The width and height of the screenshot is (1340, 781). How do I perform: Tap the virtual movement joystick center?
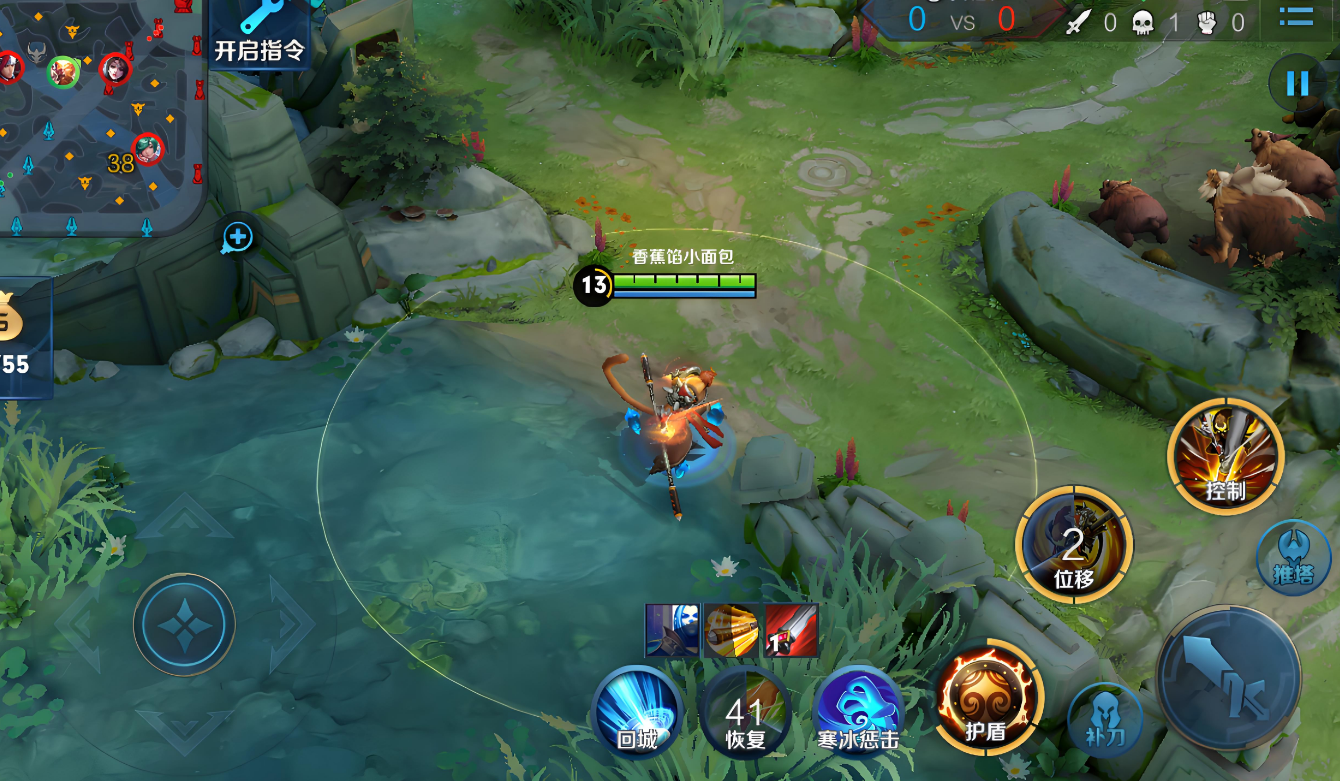[185, 625]
